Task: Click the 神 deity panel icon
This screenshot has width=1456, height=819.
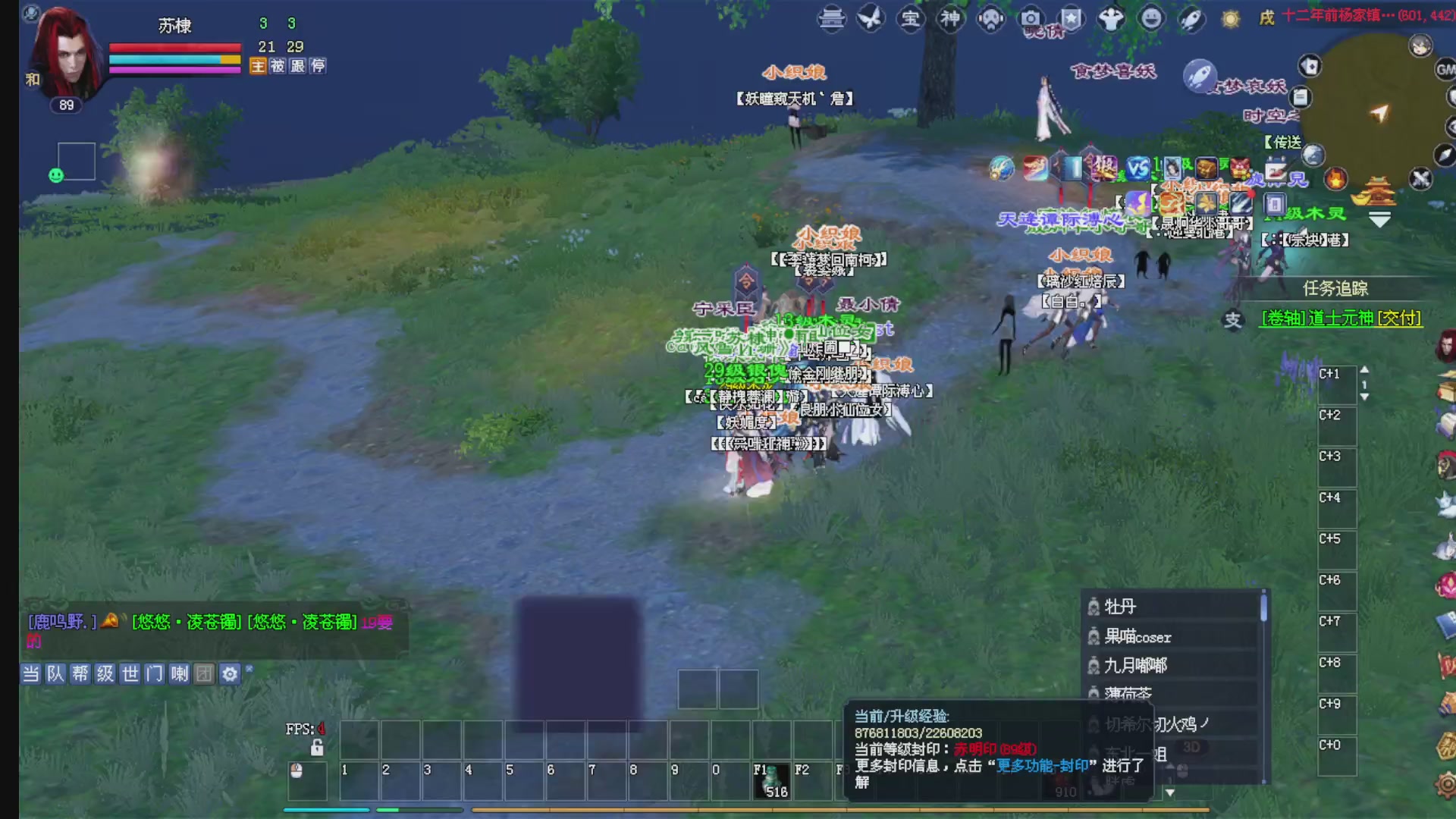Action: 949,20
